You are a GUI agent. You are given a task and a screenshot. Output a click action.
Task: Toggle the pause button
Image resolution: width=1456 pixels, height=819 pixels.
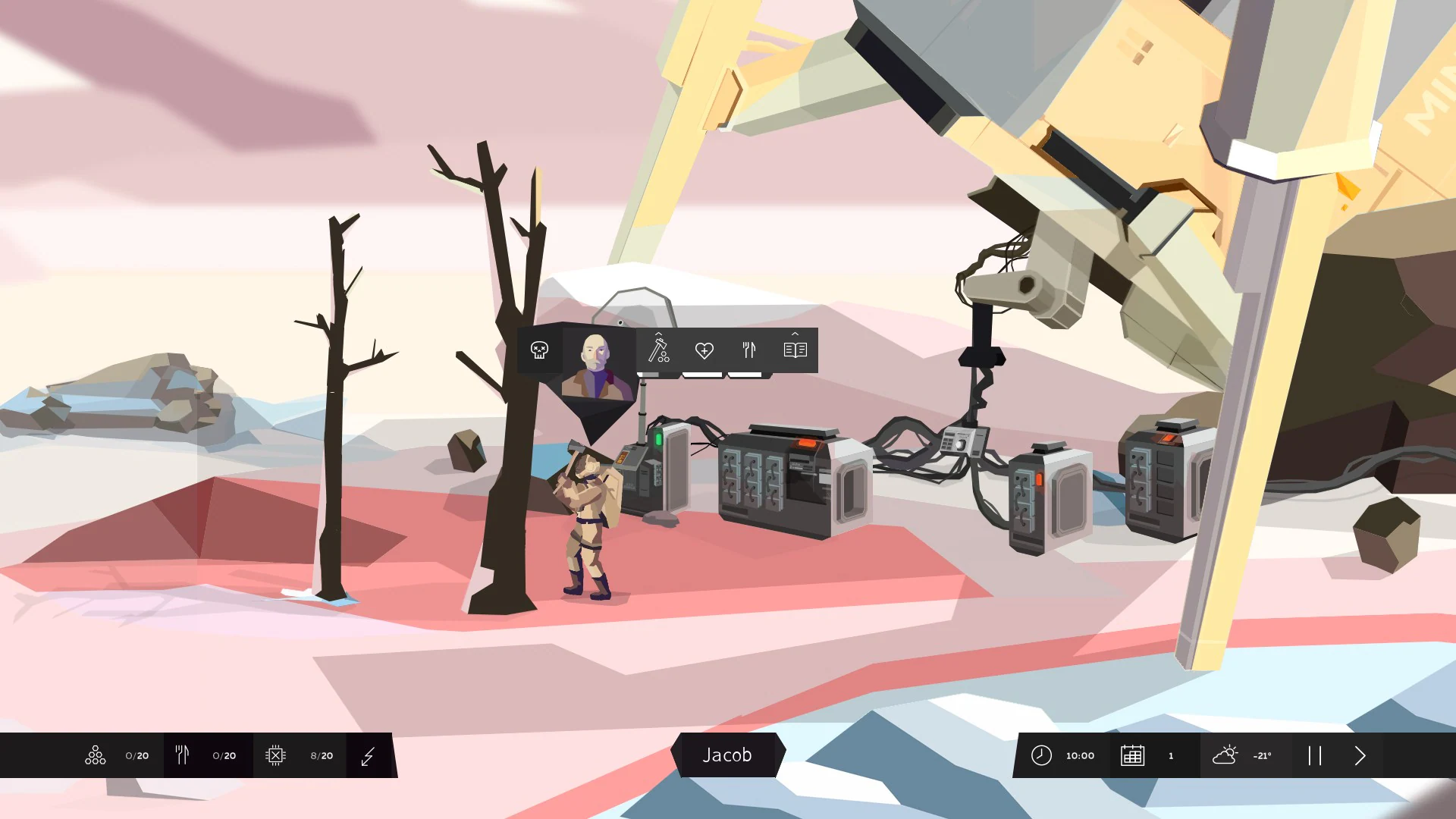1316,755
